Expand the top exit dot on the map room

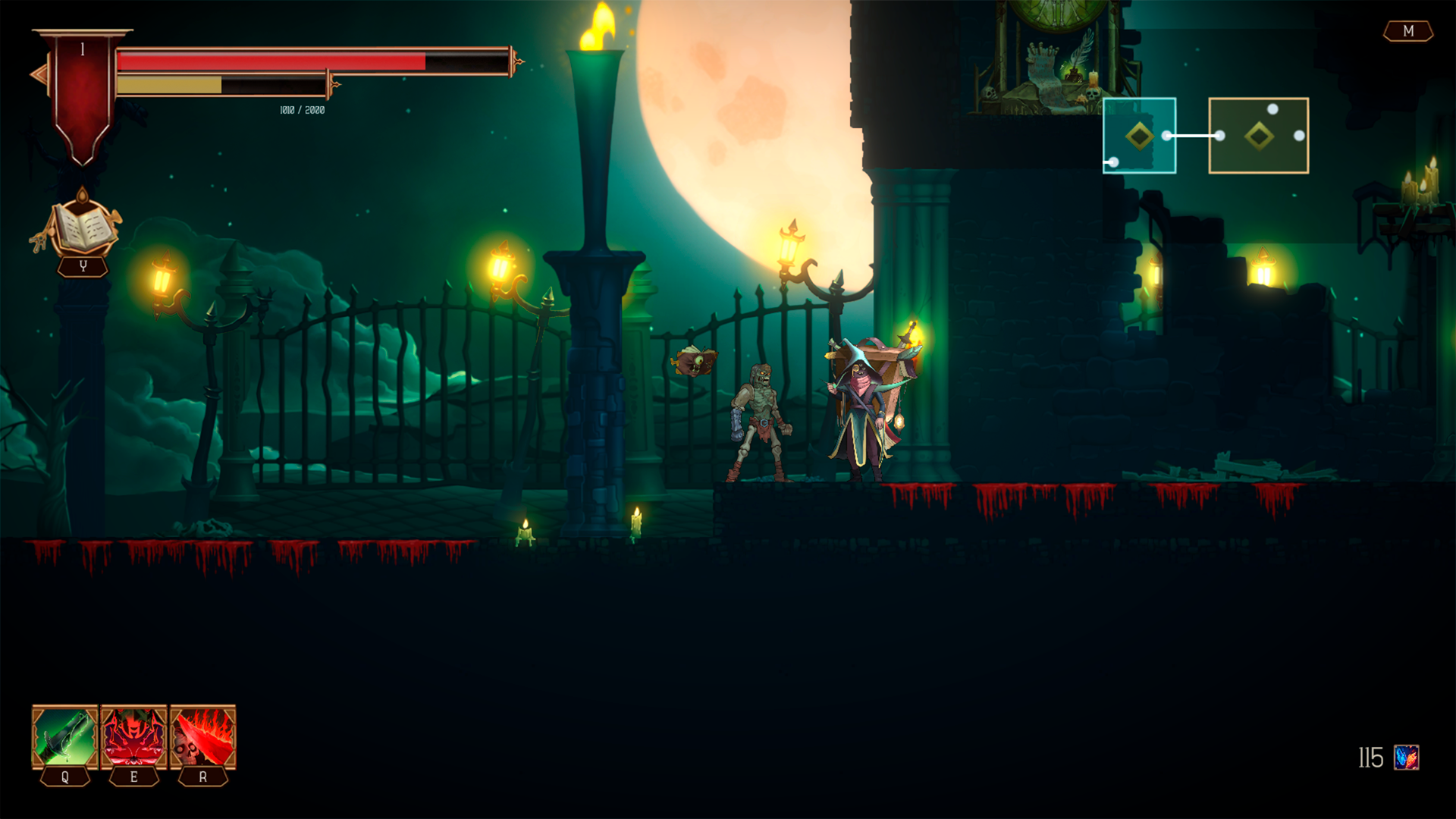click(1272, 109)
